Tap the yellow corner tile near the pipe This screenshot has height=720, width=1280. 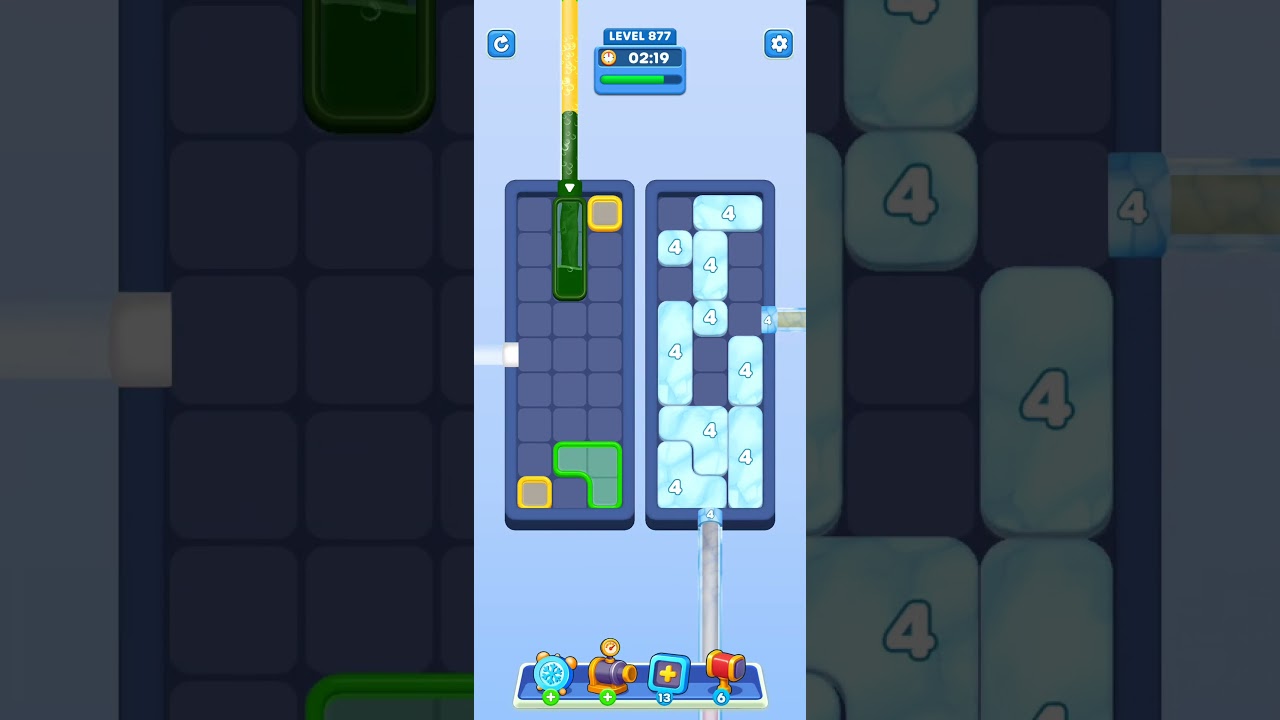[603, 212]
